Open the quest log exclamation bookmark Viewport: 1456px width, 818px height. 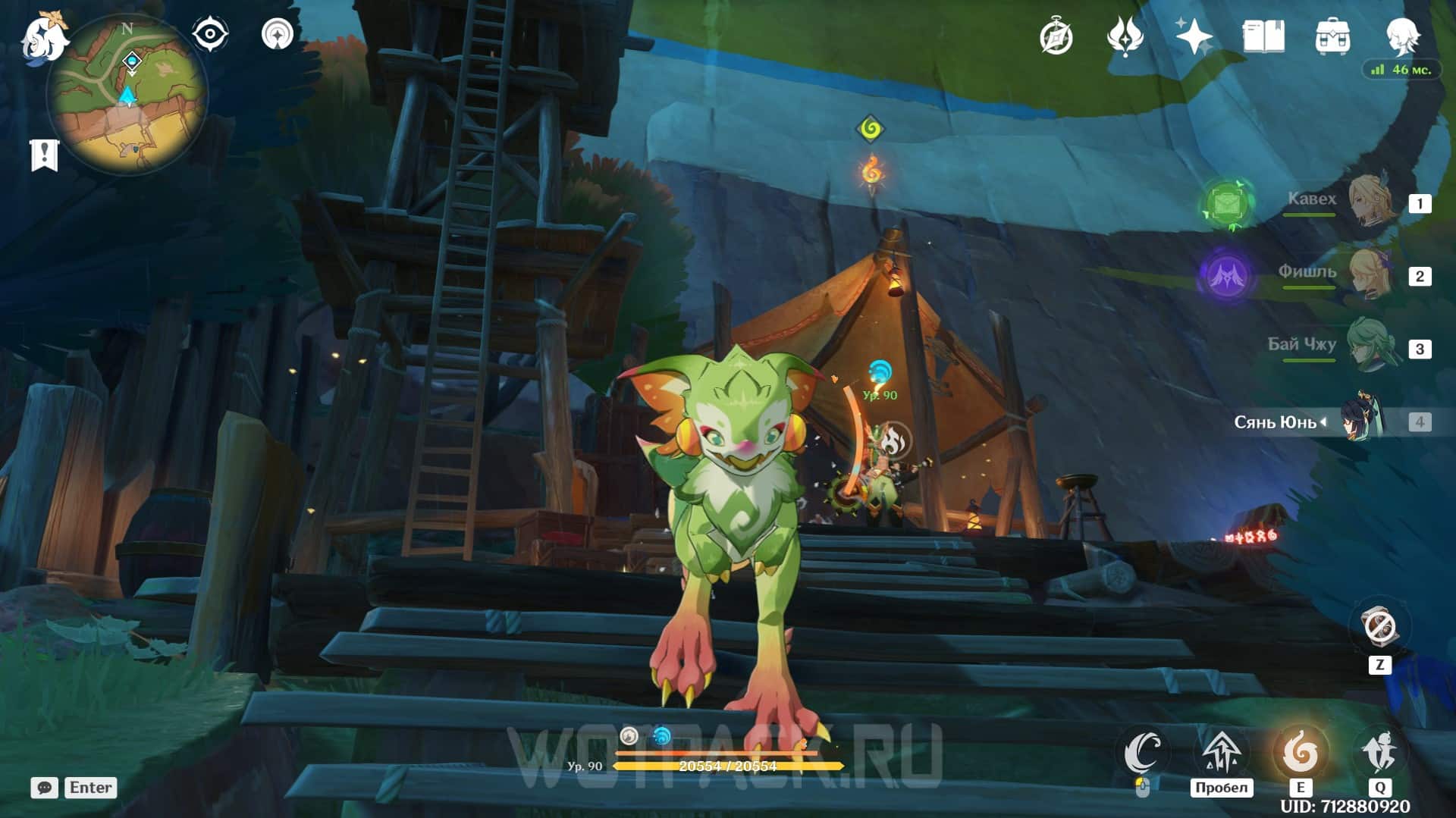point(44,155)
